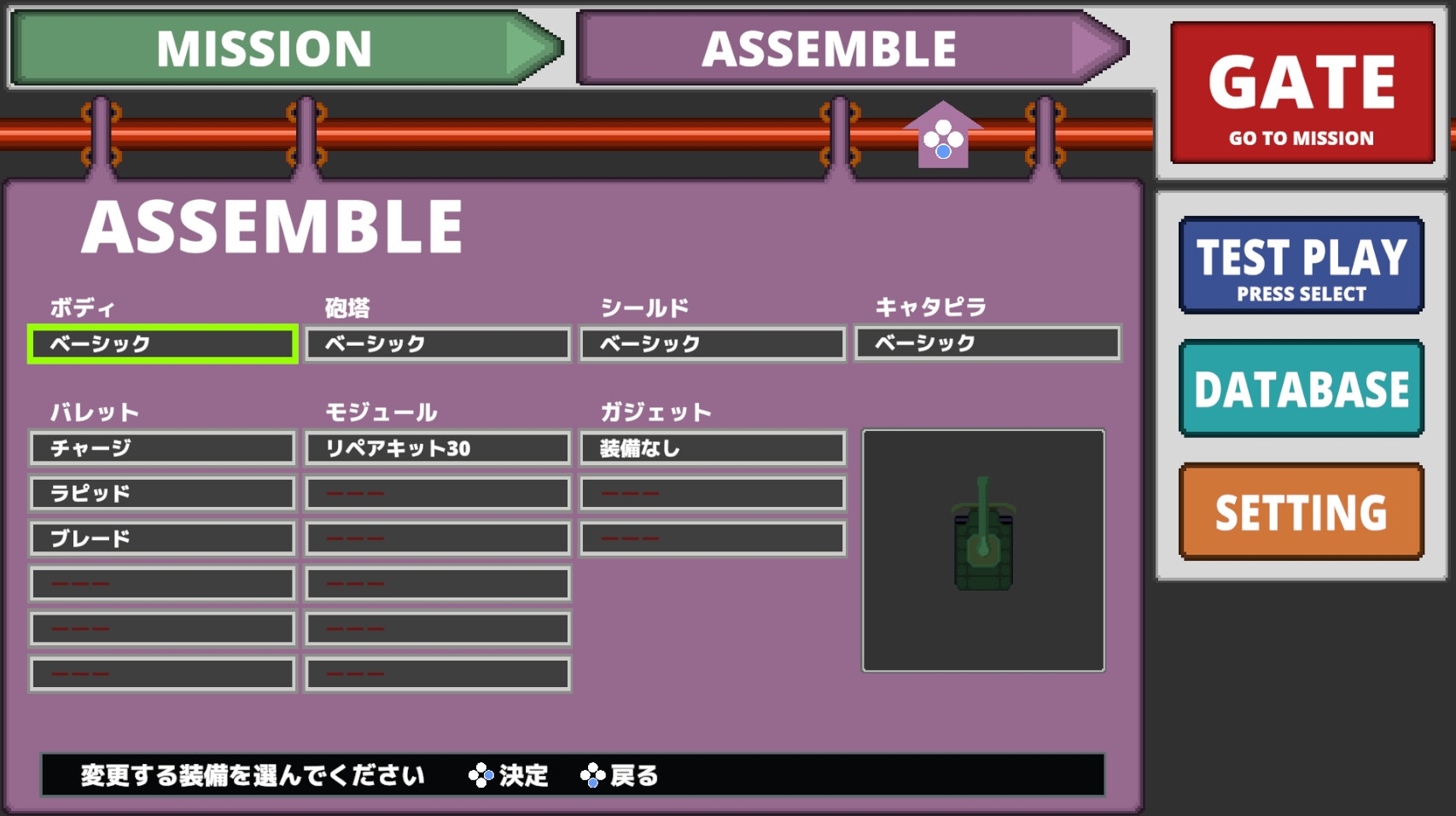Select the チャージ bullet slot

(162, 448)
